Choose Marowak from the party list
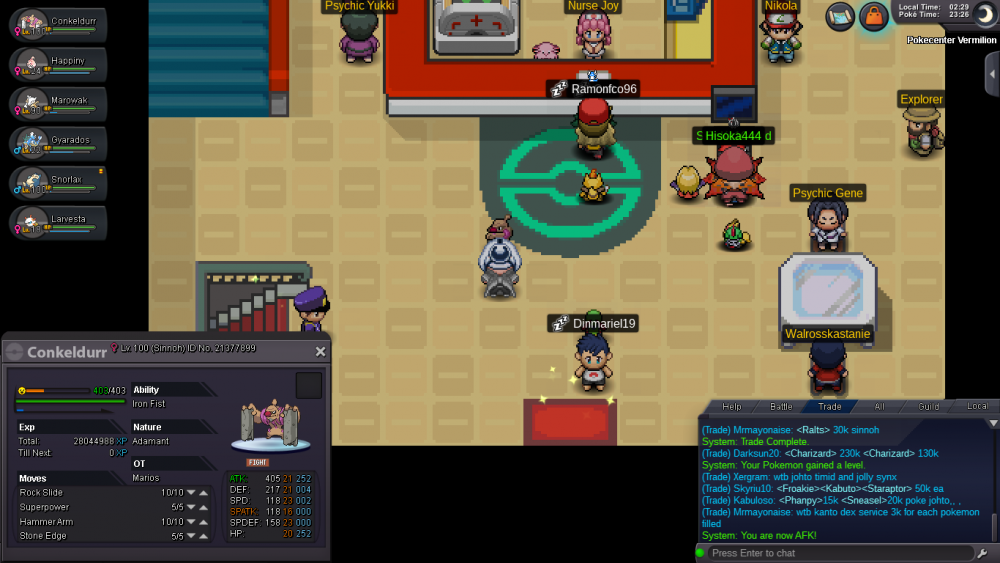The width and height of the screenshot is (1000, 563). pyautogui.click(x=58, y=104)
